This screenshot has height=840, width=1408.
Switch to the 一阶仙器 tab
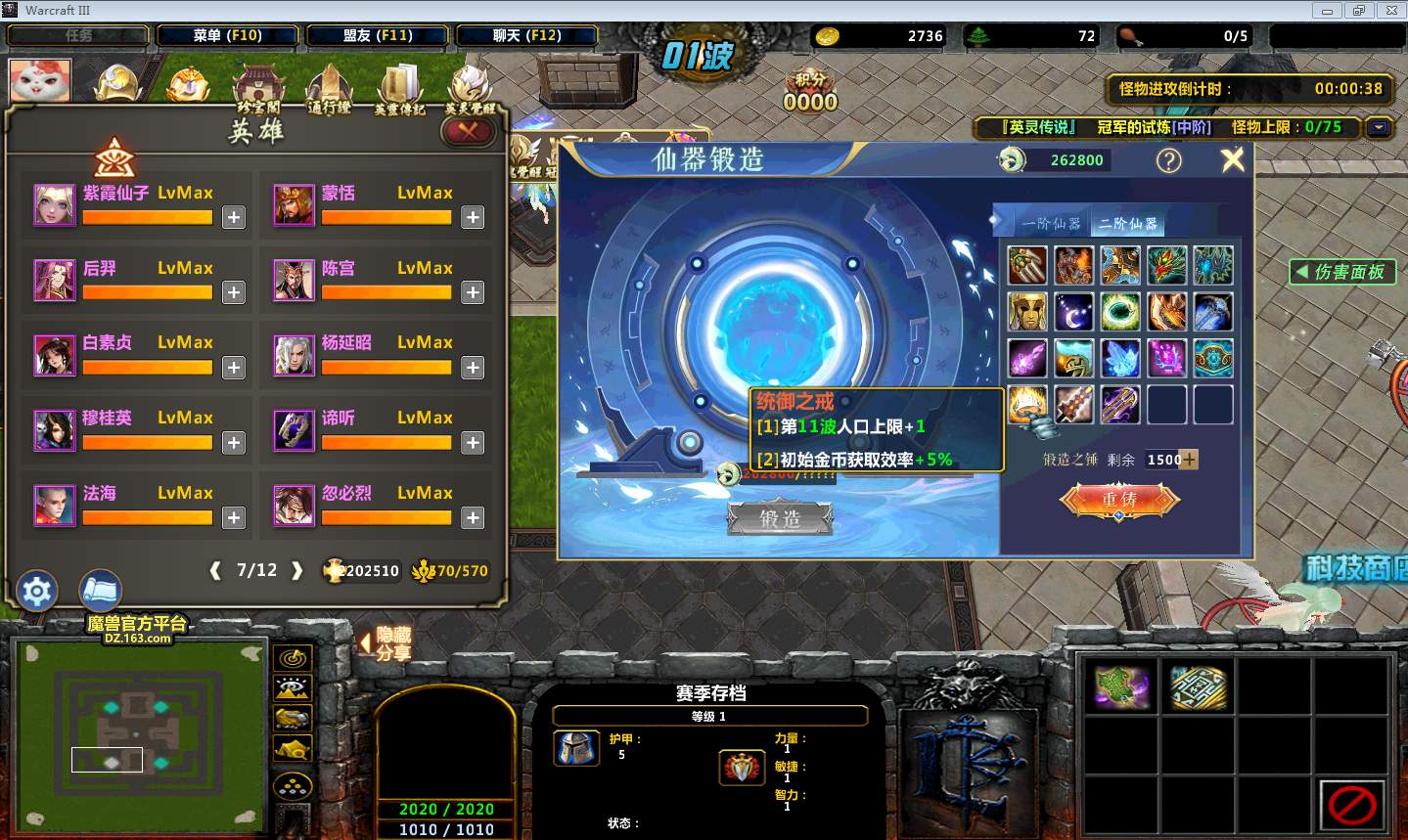click(1051, 224)
